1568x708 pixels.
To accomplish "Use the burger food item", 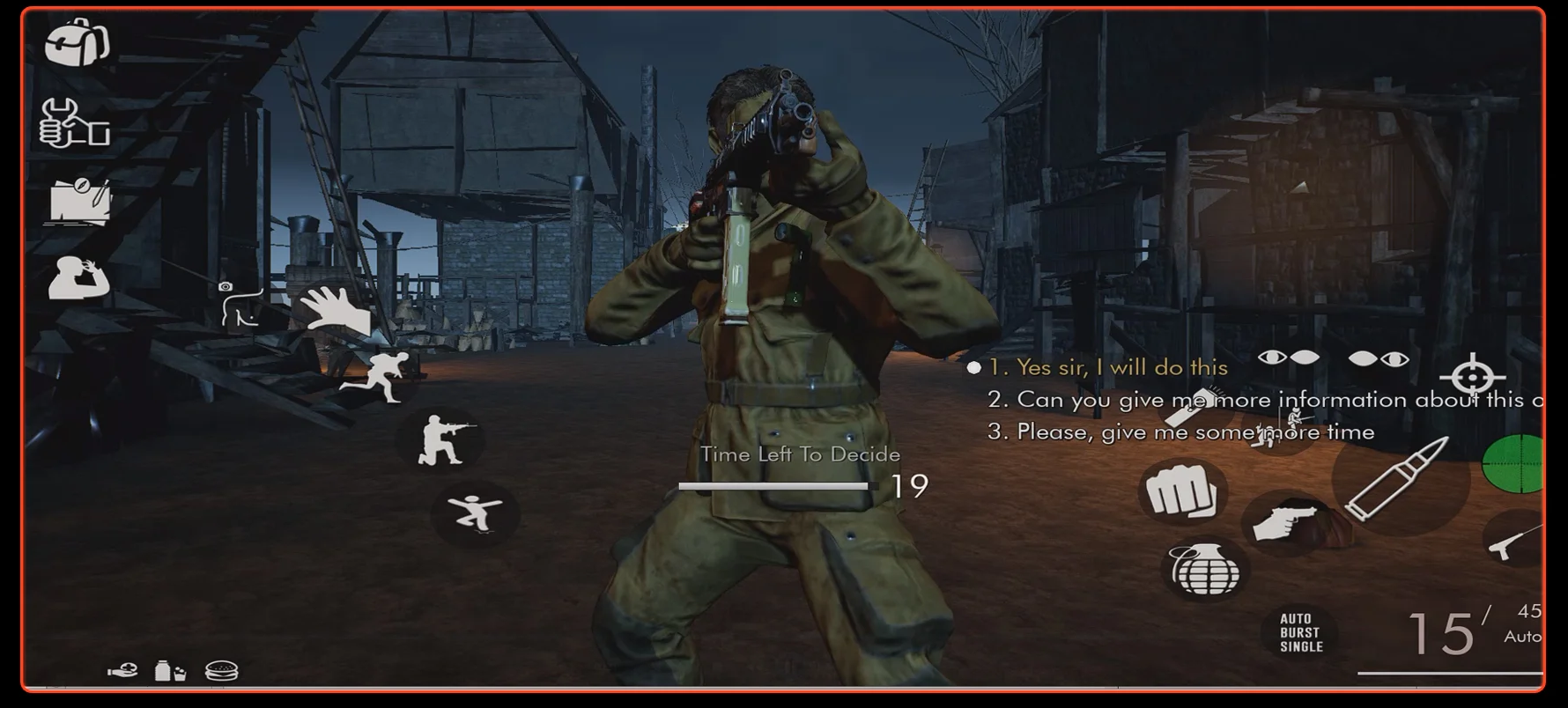I will pos(221,672).
